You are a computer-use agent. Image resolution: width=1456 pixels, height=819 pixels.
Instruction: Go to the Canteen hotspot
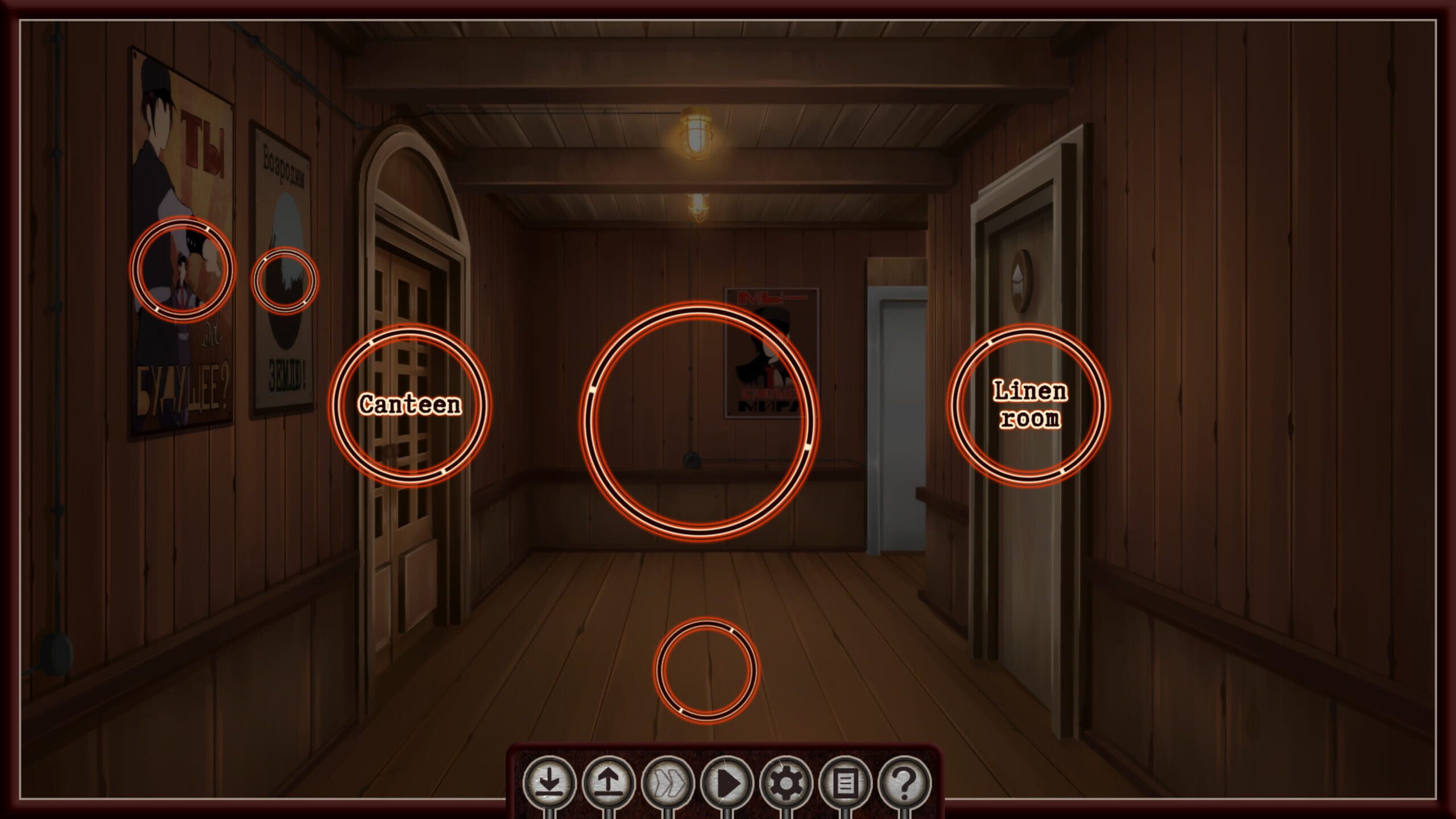pyautogui.click(x=409, y=404)
